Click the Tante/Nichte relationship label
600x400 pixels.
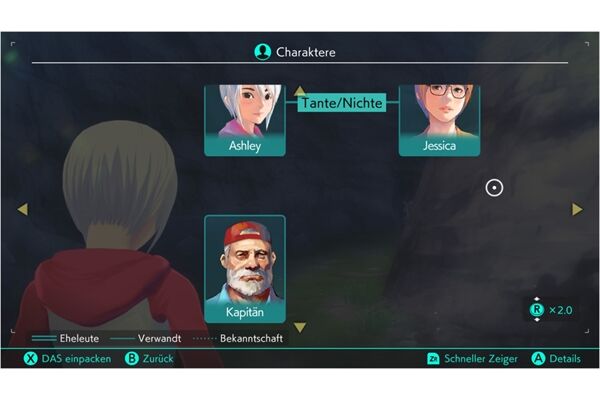coord(342,102)
